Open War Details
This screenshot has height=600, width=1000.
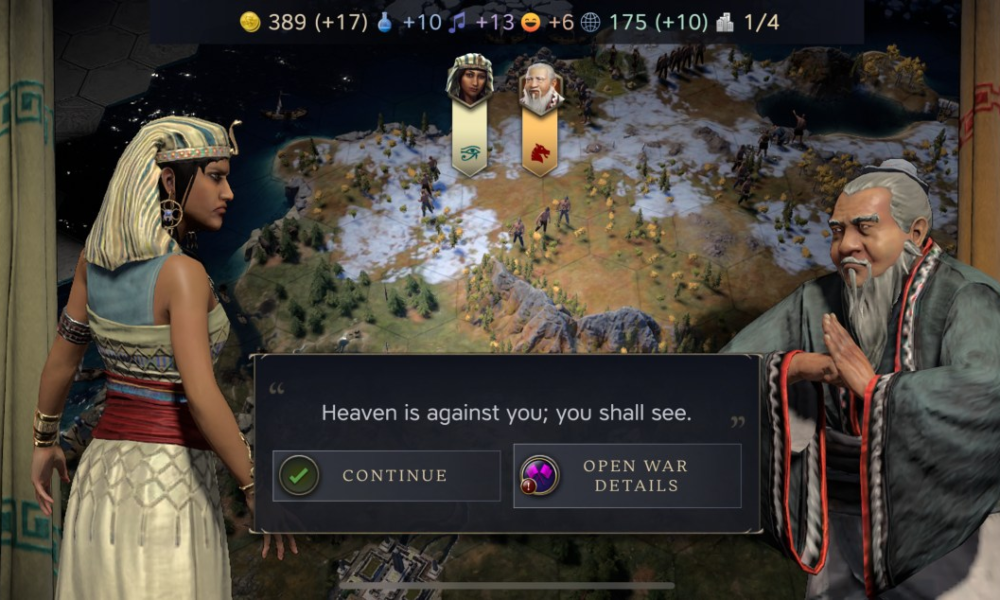click(627, 476)
